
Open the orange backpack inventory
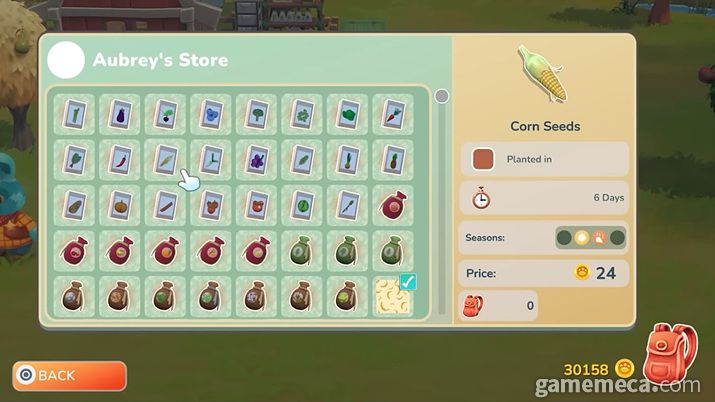coord(672,356)
